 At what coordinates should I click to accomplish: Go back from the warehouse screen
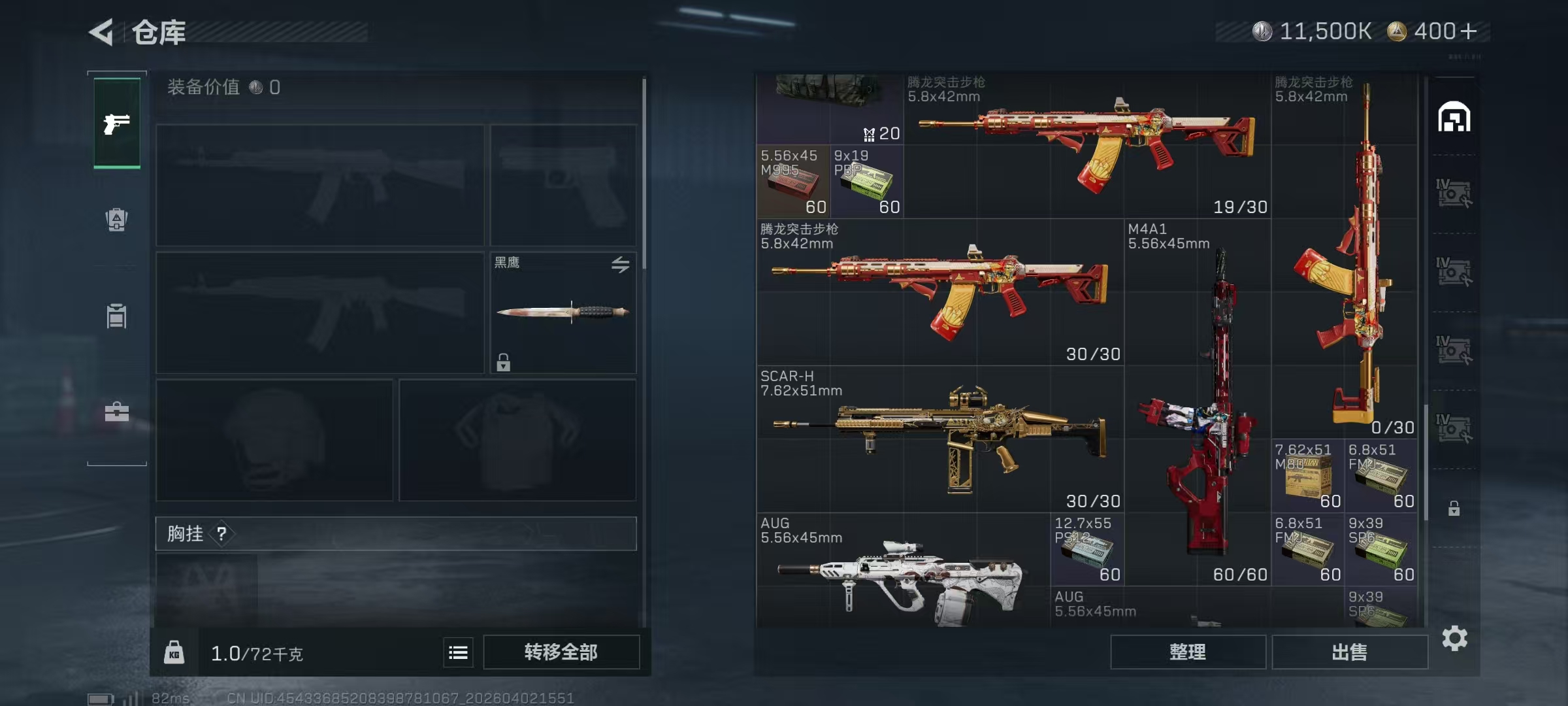[x=102, y=32]
